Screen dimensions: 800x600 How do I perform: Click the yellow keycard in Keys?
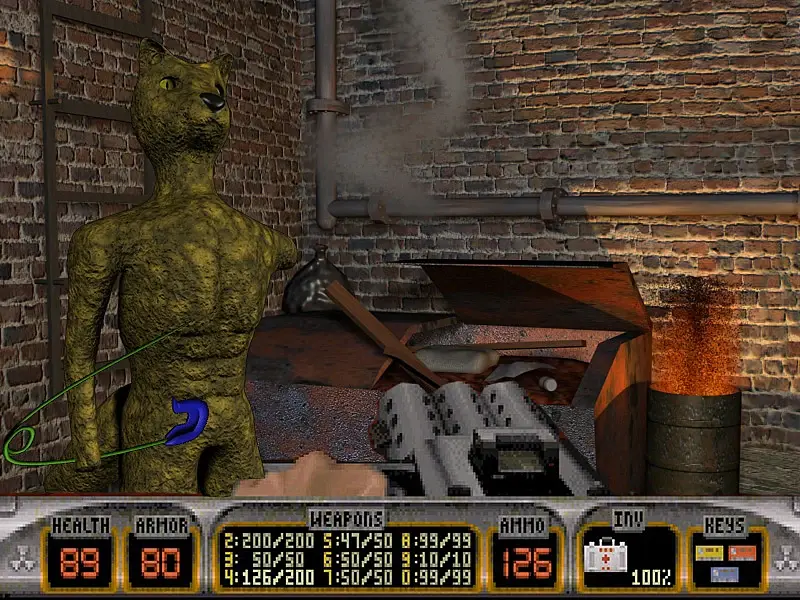click(x=710, y=552)
